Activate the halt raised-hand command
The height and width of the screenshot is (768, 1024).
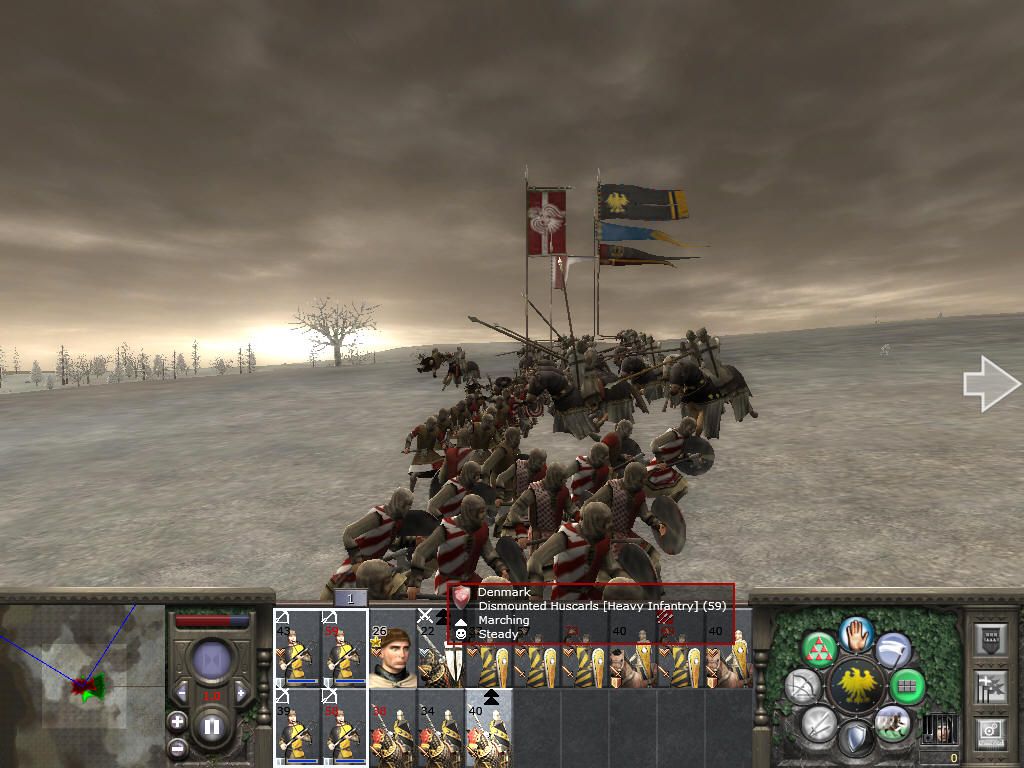(x=857, y=634)
